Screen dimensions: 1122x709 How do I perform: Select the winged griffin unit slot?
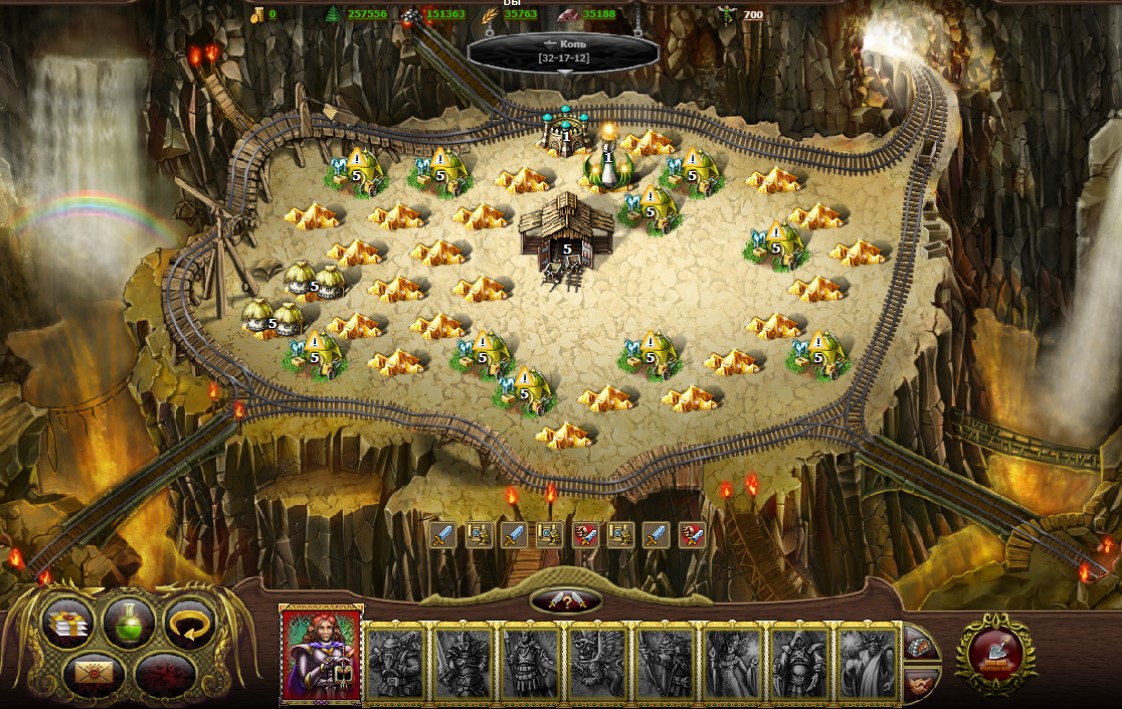597,662
